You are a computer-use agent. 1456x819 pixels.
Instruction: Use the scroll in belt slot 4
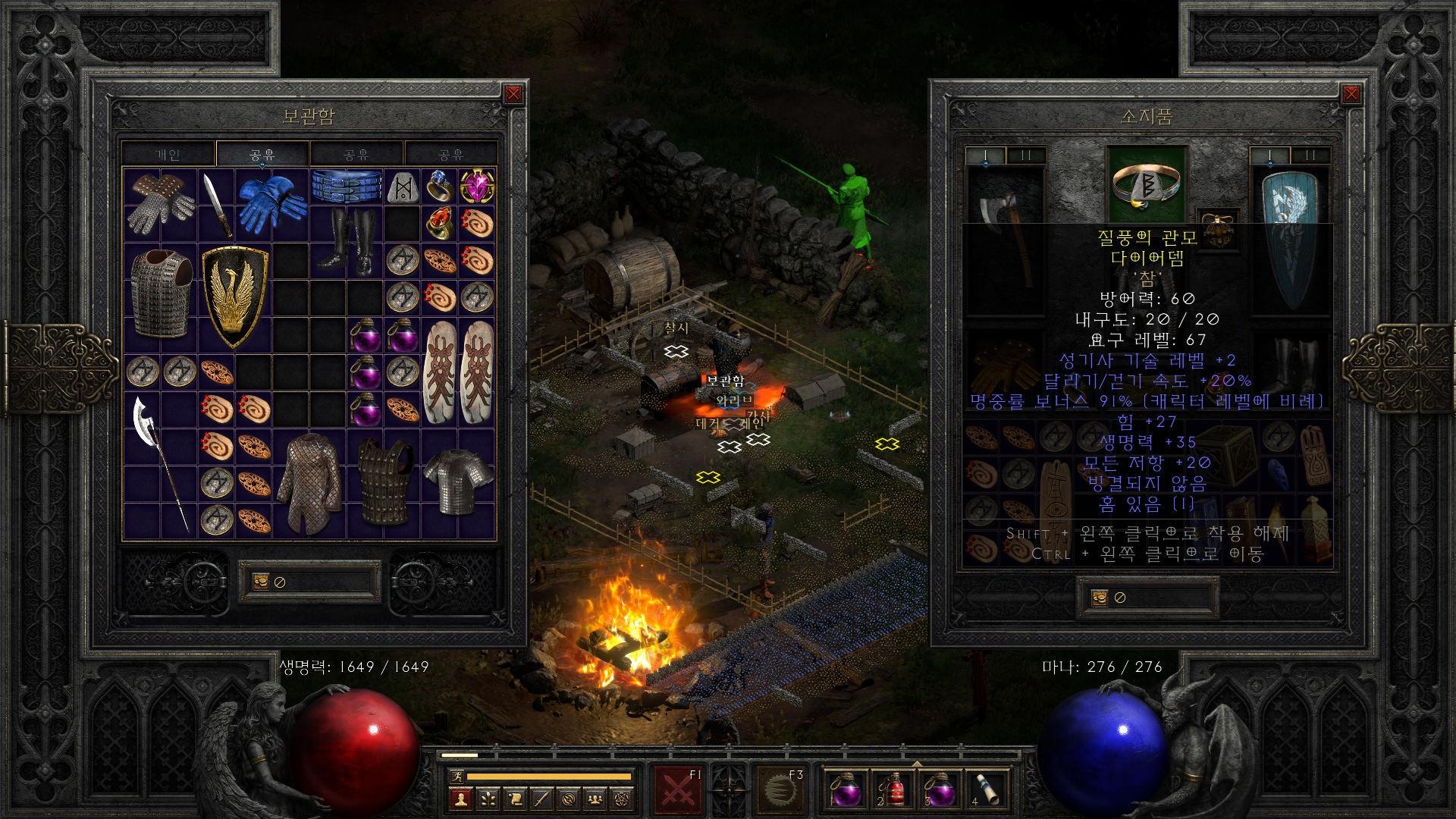(x=986, y=790)
